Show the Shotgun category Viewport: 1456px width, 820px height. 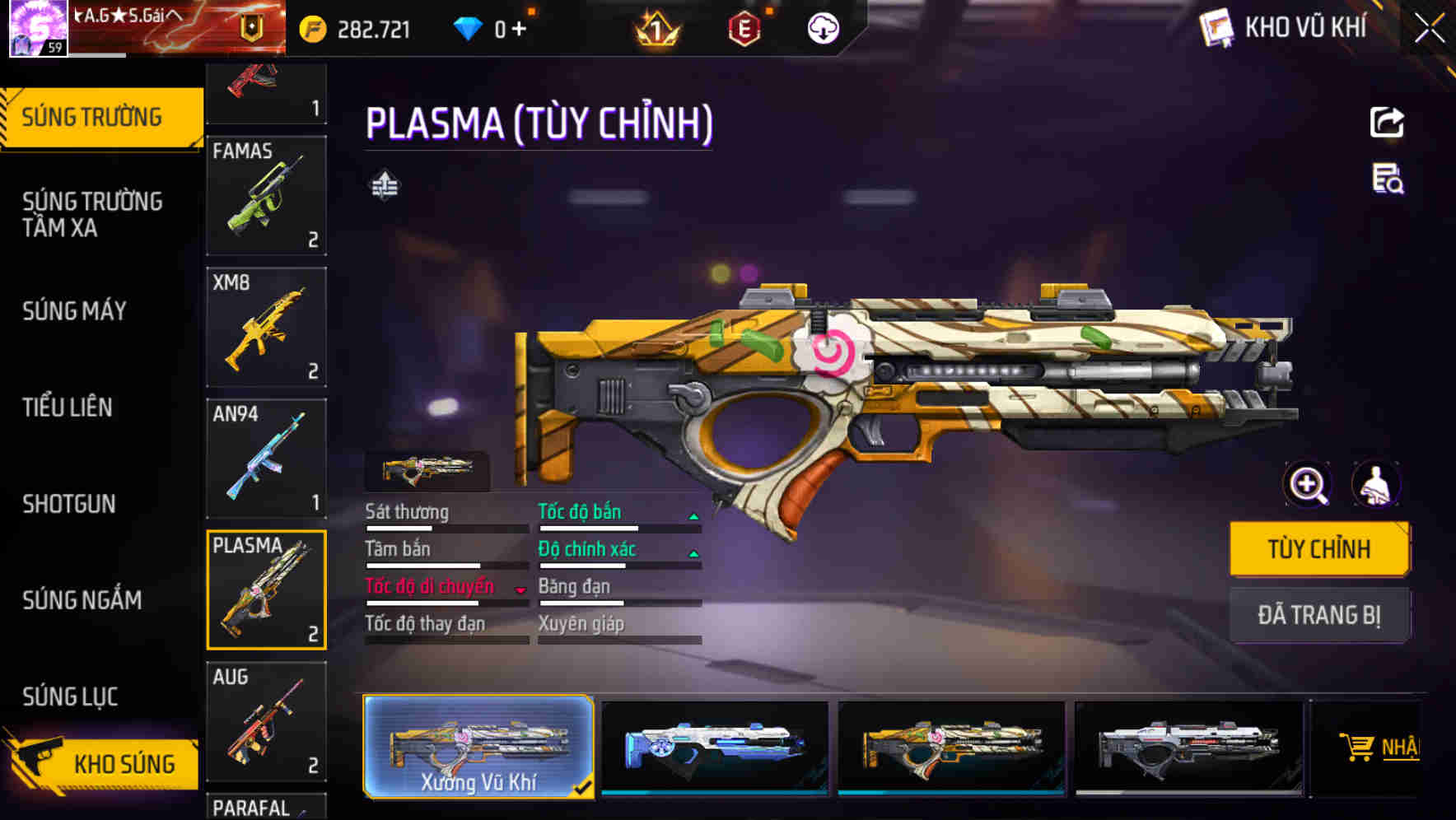pyautogui.click(x=69, y=504)
